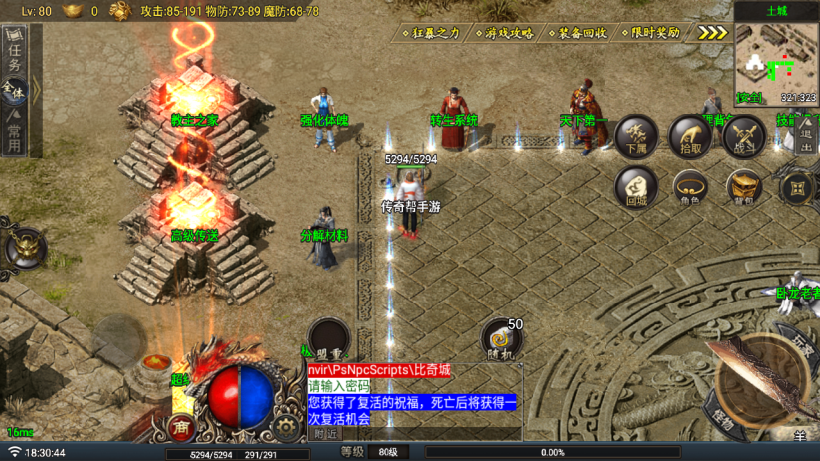Click the 退出 exit button
Image resolution: width=820 pixels, height=461 pixels.
pos(806,138)
